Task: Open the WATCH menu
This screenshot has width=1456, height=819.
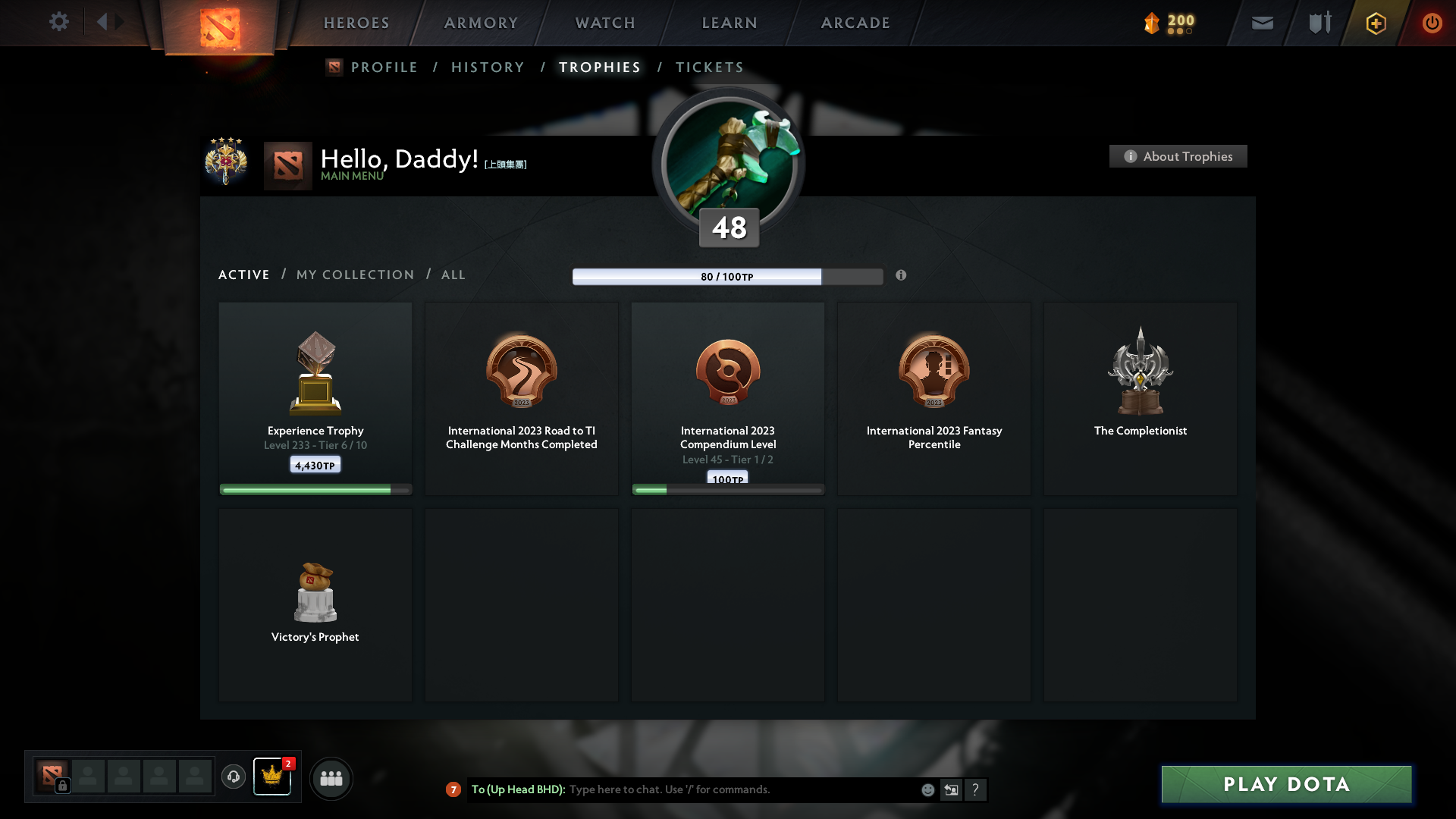Action: coord(604,23)
